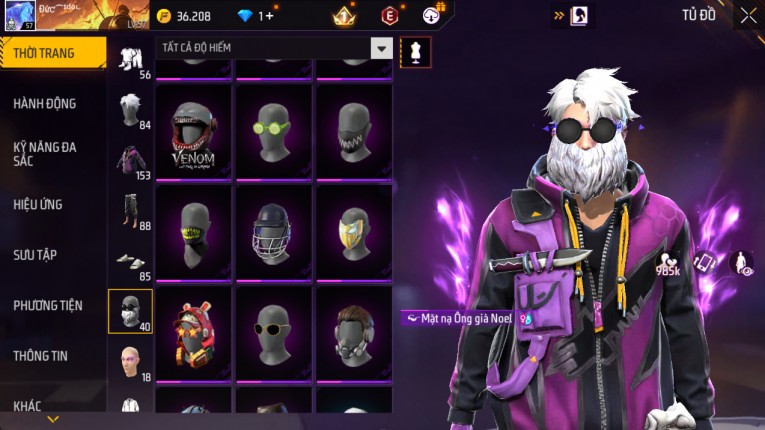The width and height of the screenshot is (765, 430).
Task: Select the red backpack creature mask
Action: (195, 332)
